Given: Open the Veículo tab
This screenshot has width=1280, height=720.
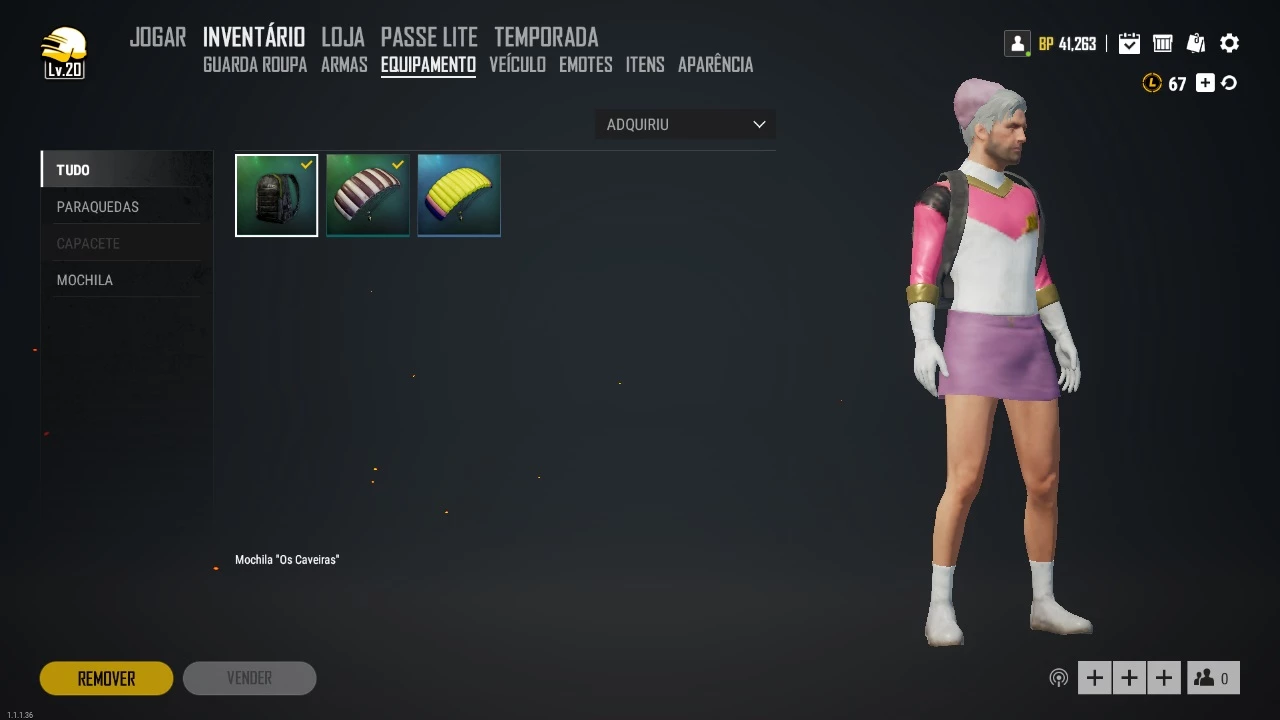Looking at the screenshot, I should click(517, 65).
